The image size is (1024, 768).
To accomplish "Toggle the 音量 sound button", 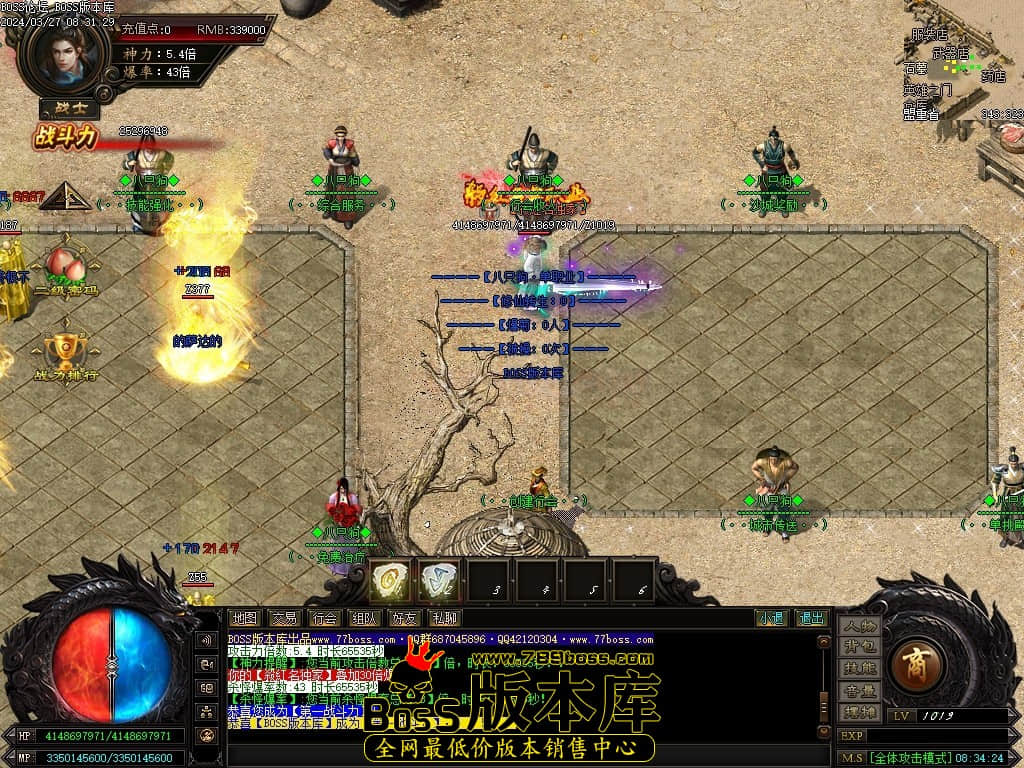I will (x=860, y=690).
